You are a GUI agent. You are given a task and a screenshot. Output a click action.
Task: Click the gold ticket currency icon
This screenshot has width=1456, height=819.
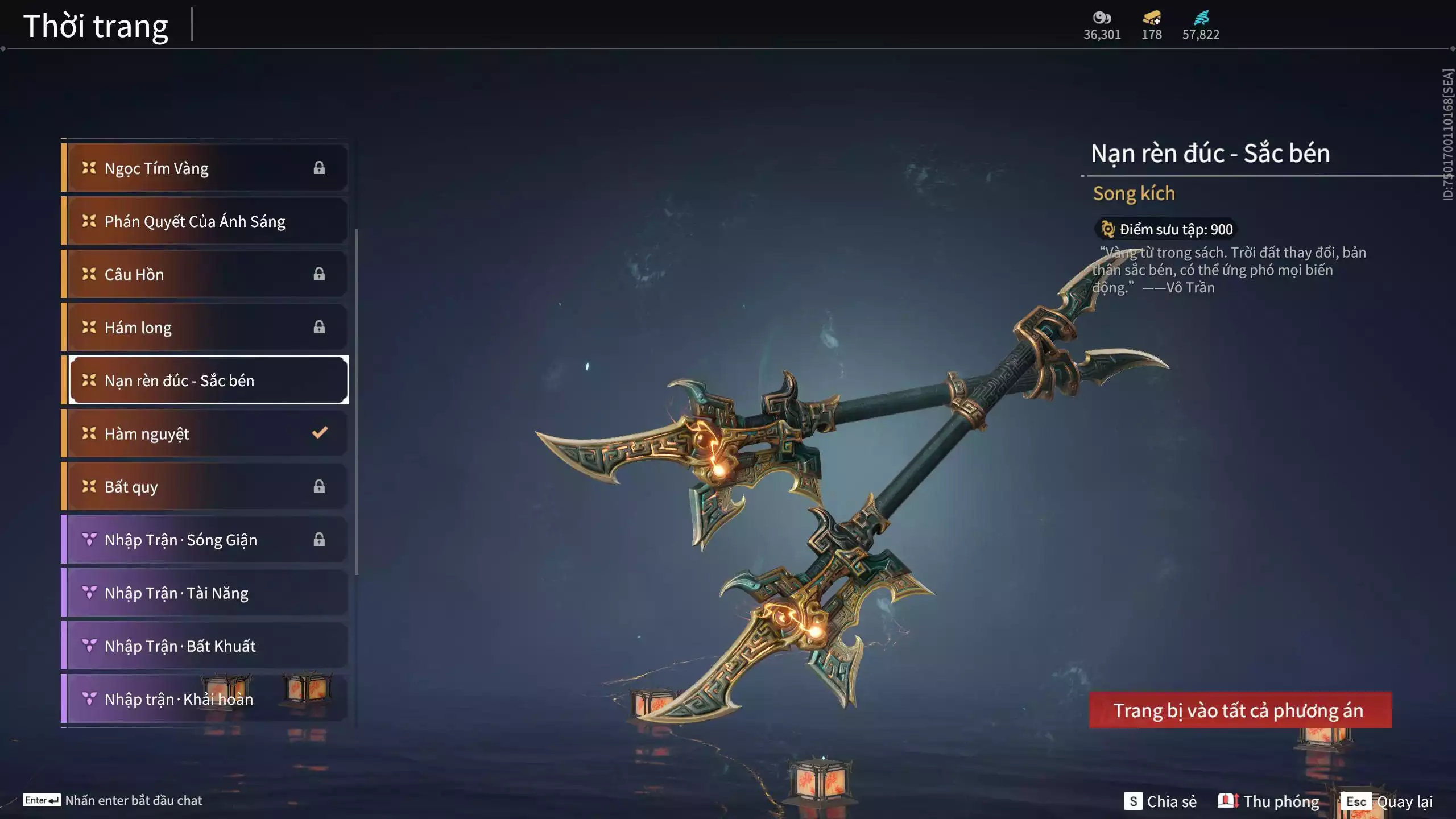pyautogui.click(x=1152, y=18)
